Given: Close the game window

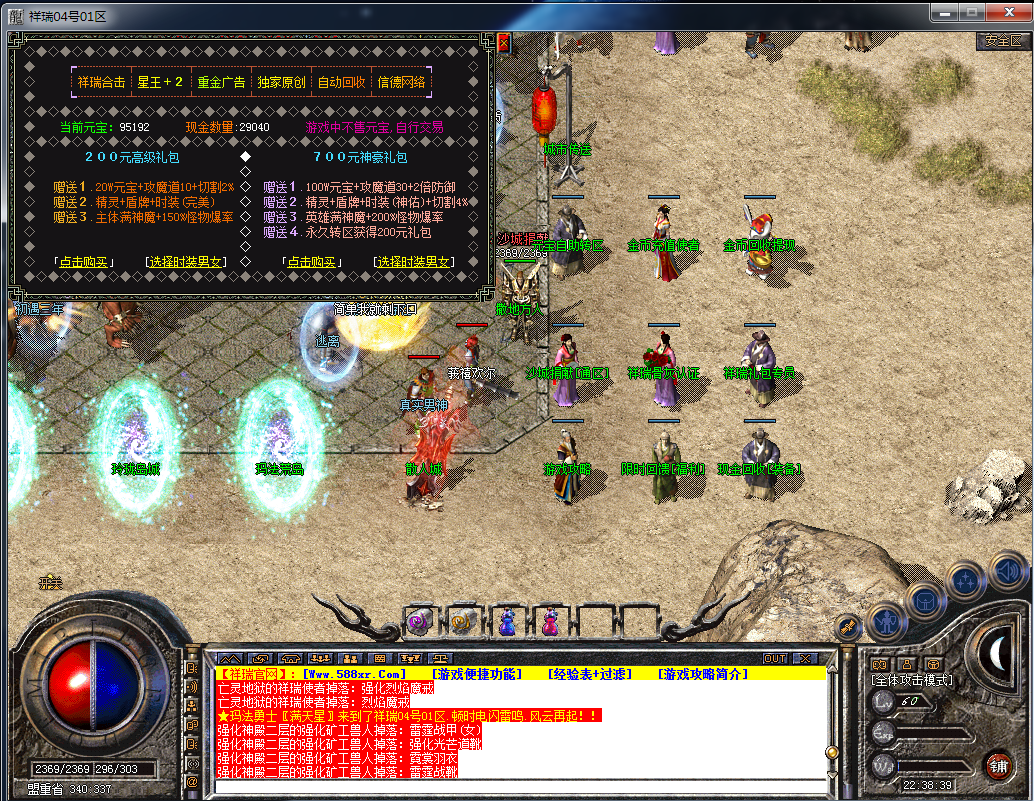Looking at the screenshot, I should coord(1006,12).
